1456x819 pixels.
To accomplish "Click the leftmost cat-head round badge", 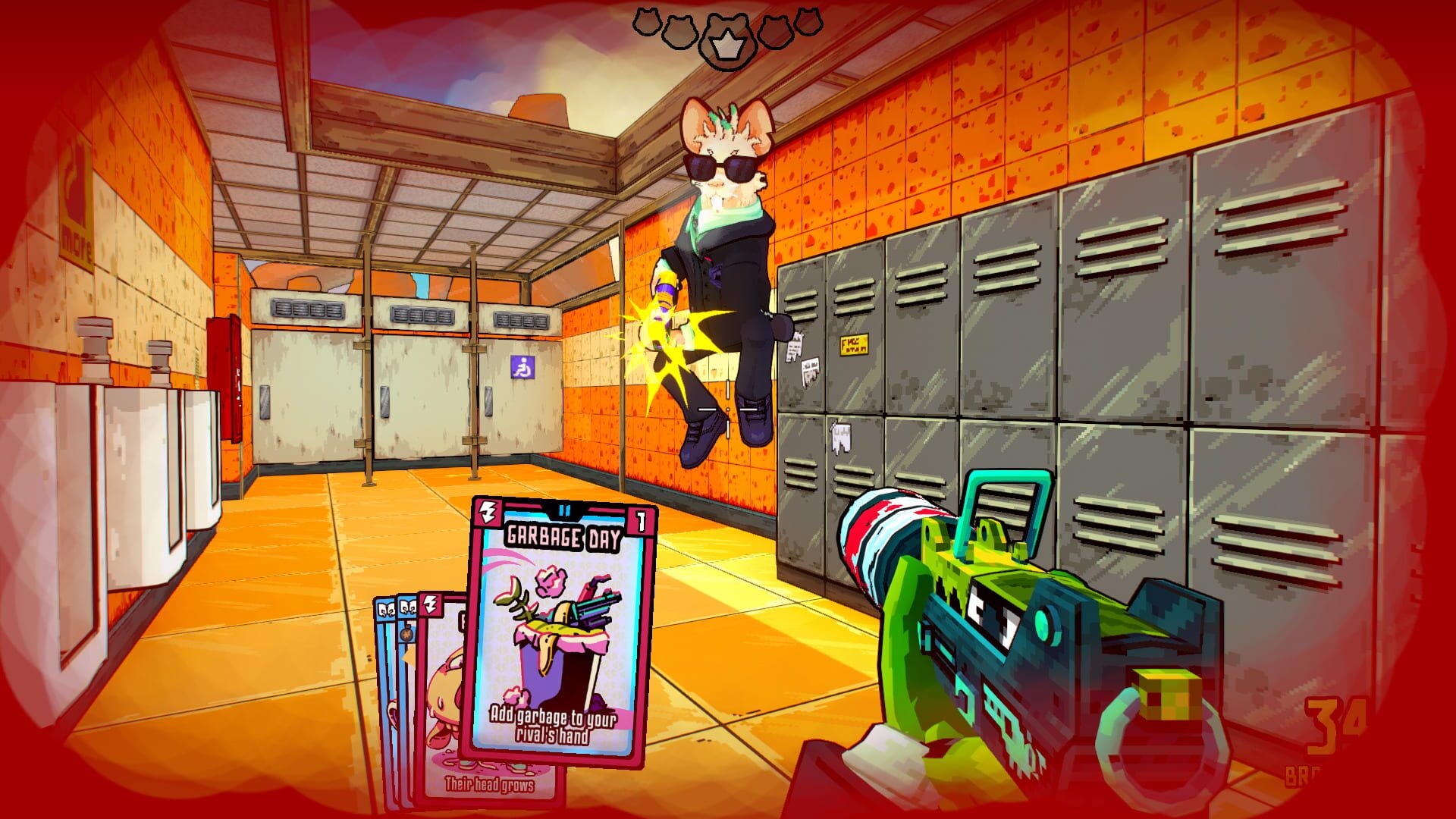I will point(646,23).
